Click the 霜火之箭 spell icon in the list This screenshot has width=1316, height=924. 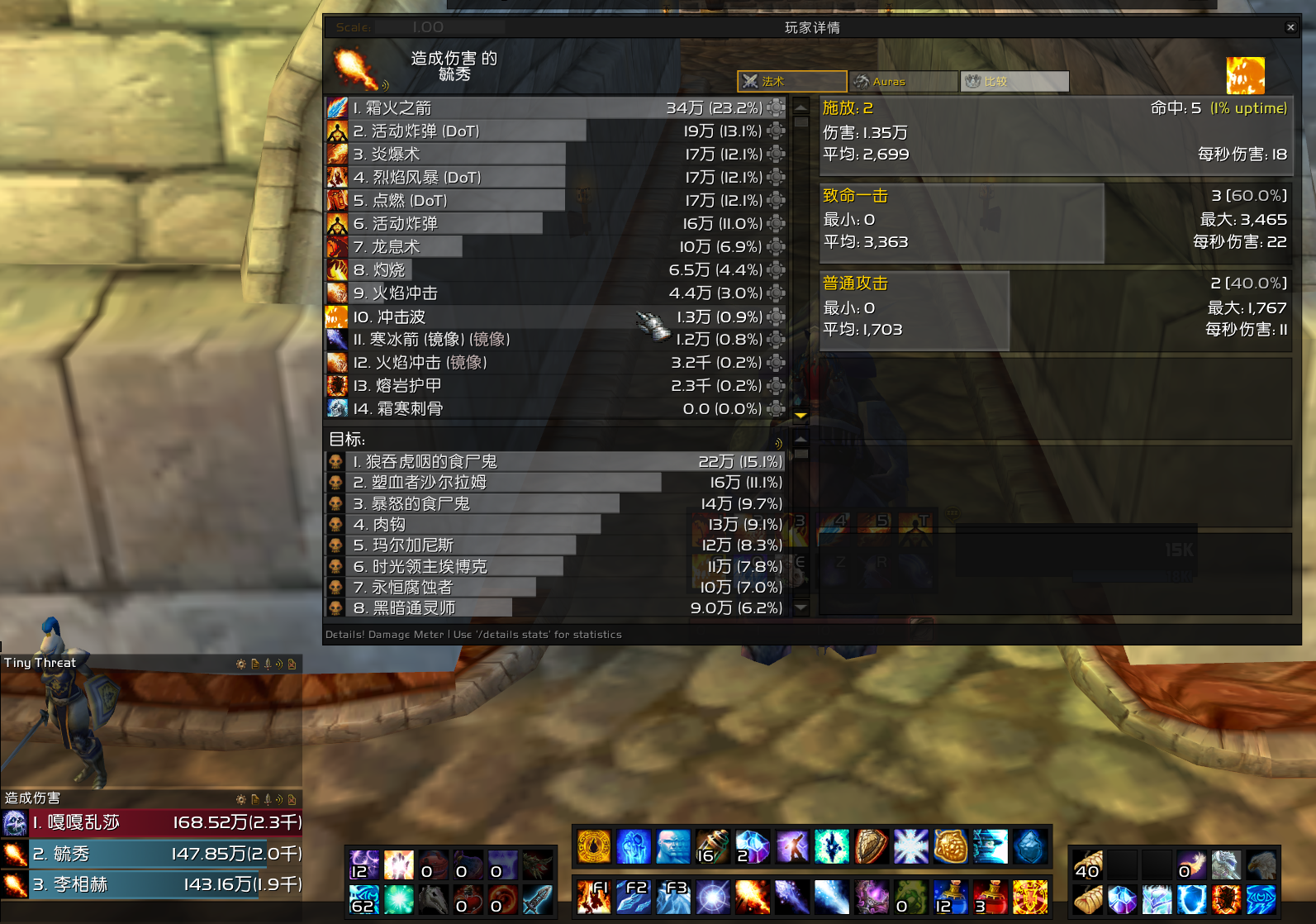point(336,107)
